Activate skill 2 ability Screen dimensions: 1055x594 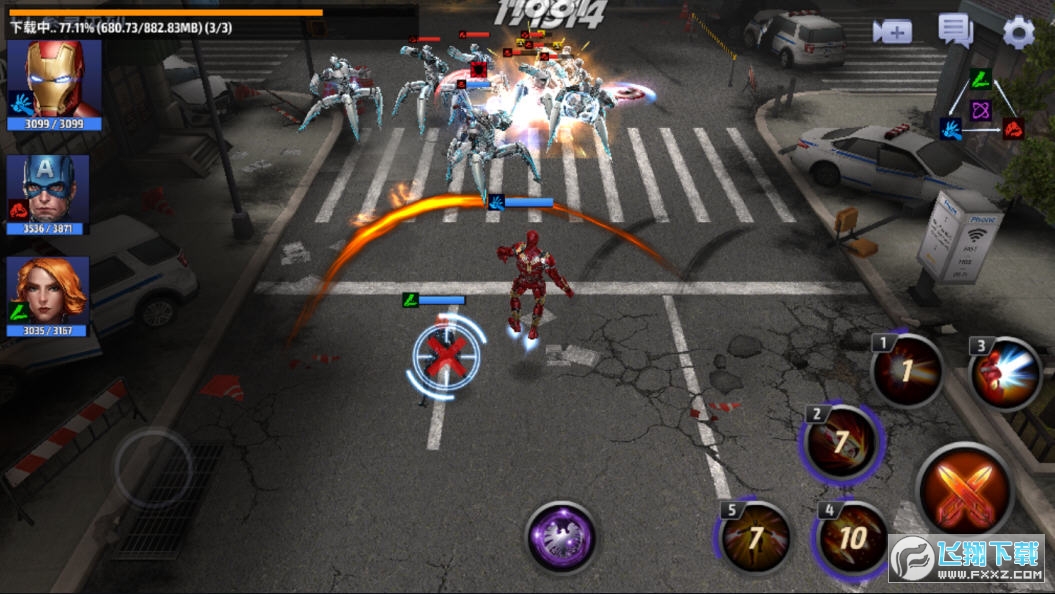coord(842,443)
